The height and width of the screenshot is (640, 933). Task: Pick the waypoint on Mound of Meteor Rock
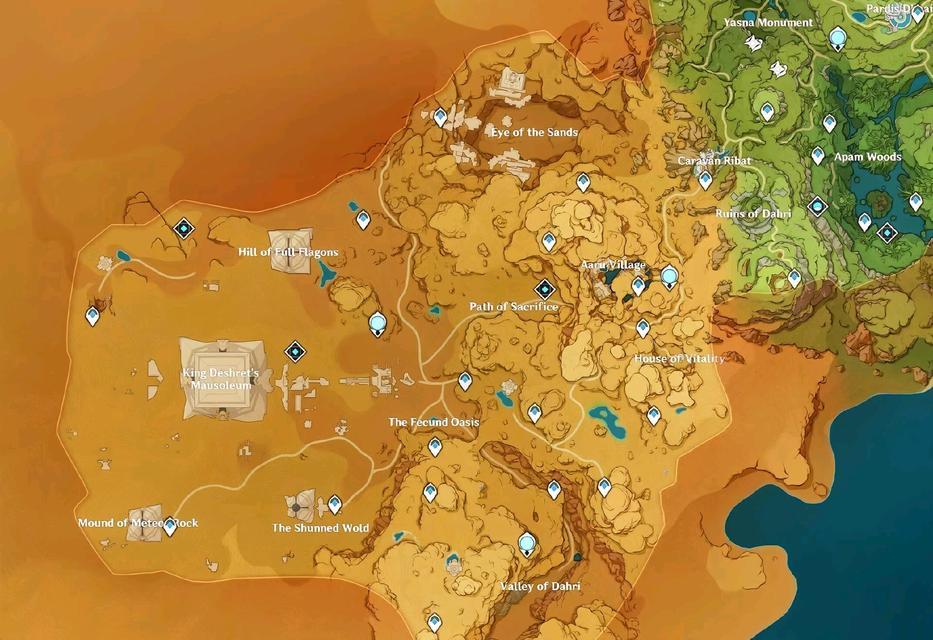(169, 525)
